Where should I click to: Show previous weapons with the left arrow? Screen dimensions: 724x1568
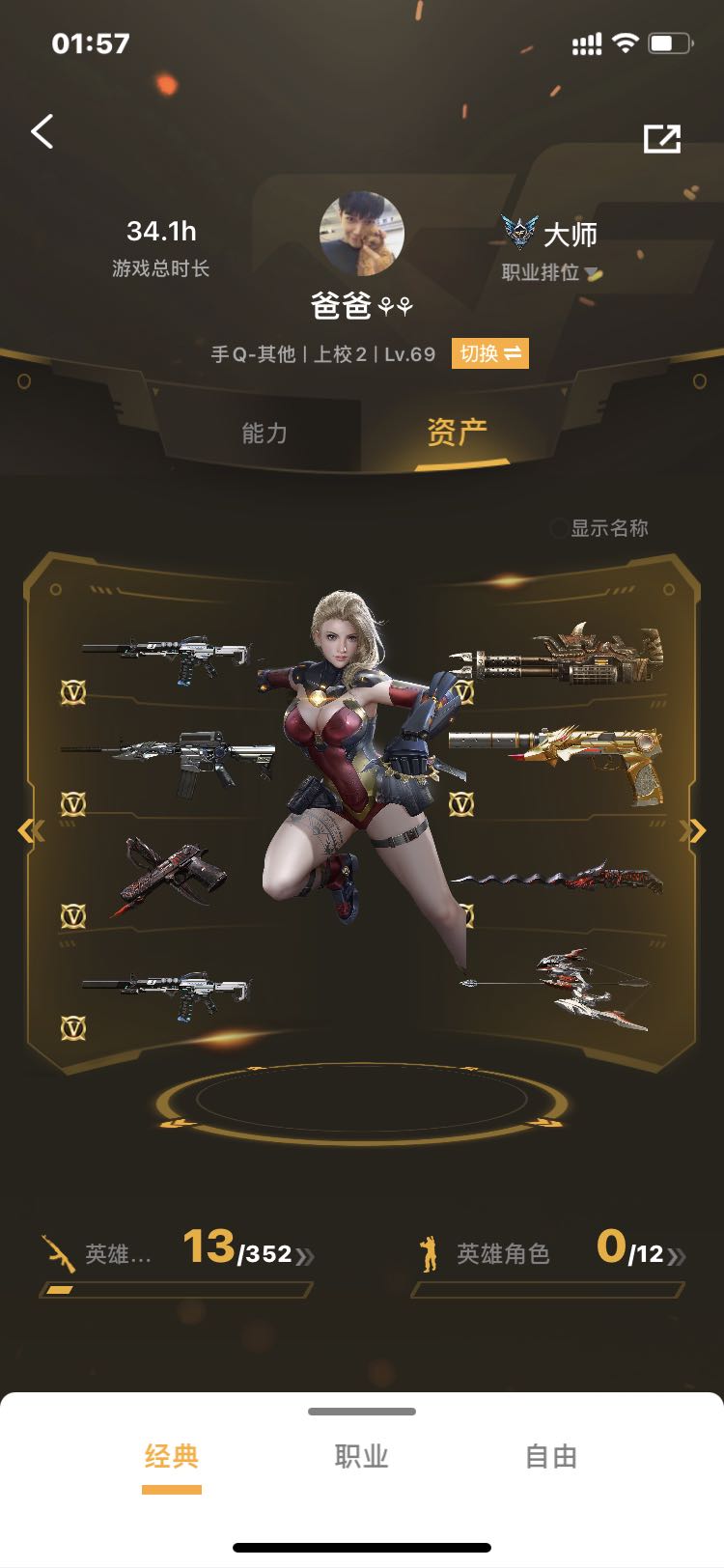(x=31, y=830)
